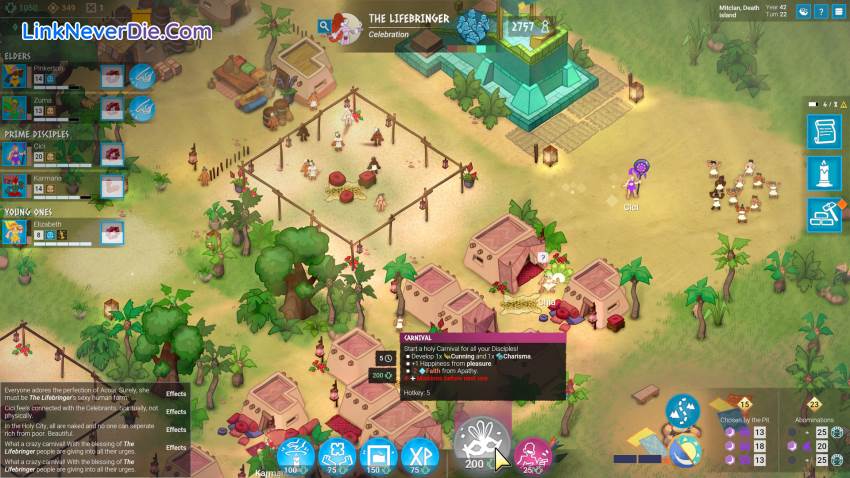Image resolution: width=850 pixels, height=478 pixels.
Task: Click the crescent moon round icon
Action: [684, 450]
